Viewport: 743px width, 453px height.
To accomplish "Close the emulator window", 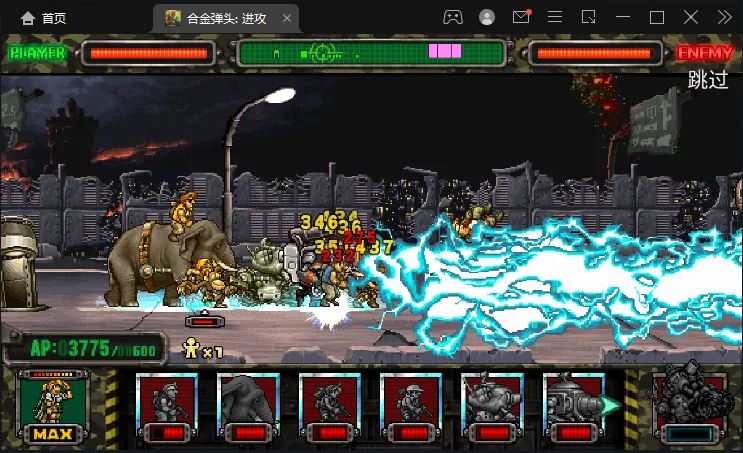I will coord(691,17).
